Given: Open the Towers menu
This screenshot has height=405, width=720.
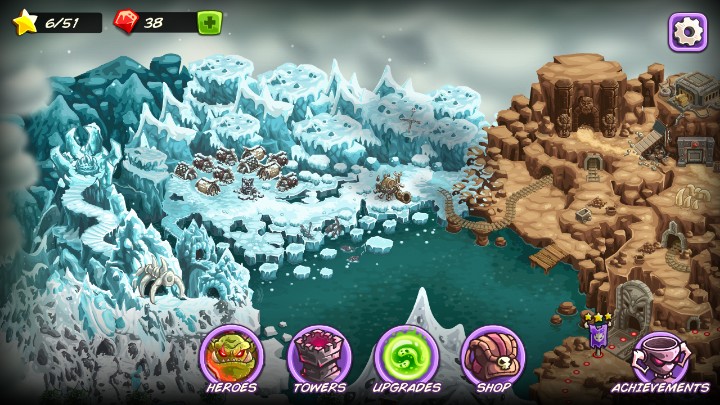Looking at the screenshot, I should point(319,357).
